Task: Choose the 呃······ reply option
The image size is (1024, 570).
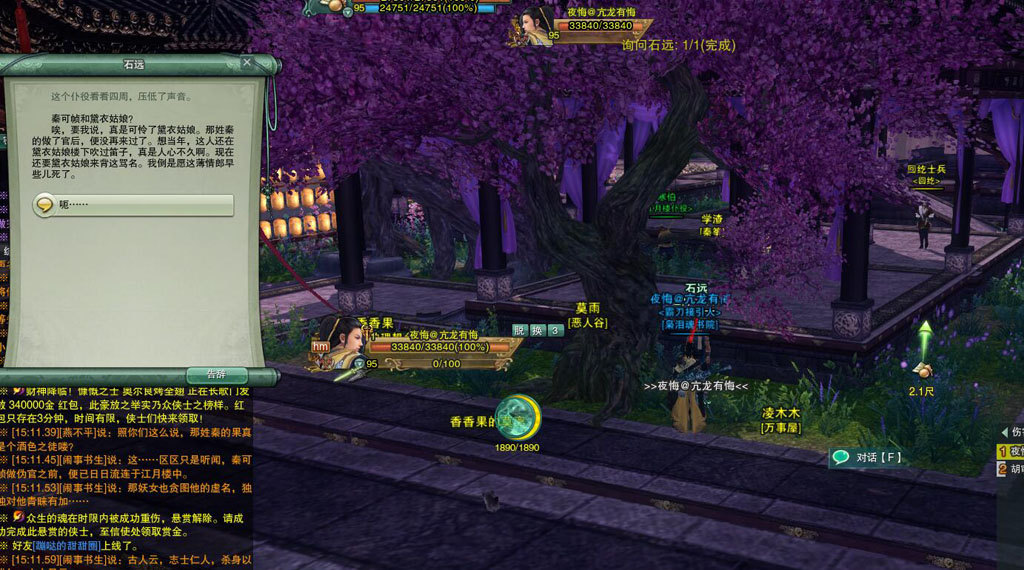Action: pyautogui.click(x=133, y=205)
